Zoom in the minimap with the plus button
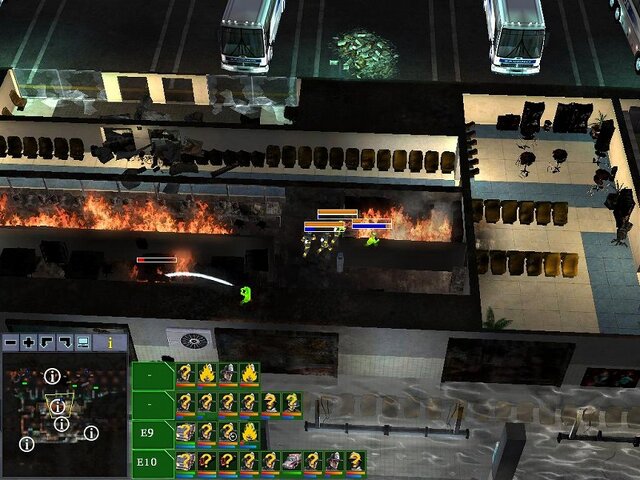The height and width of the screenshot is (480, 640). (x=29, y=342)
